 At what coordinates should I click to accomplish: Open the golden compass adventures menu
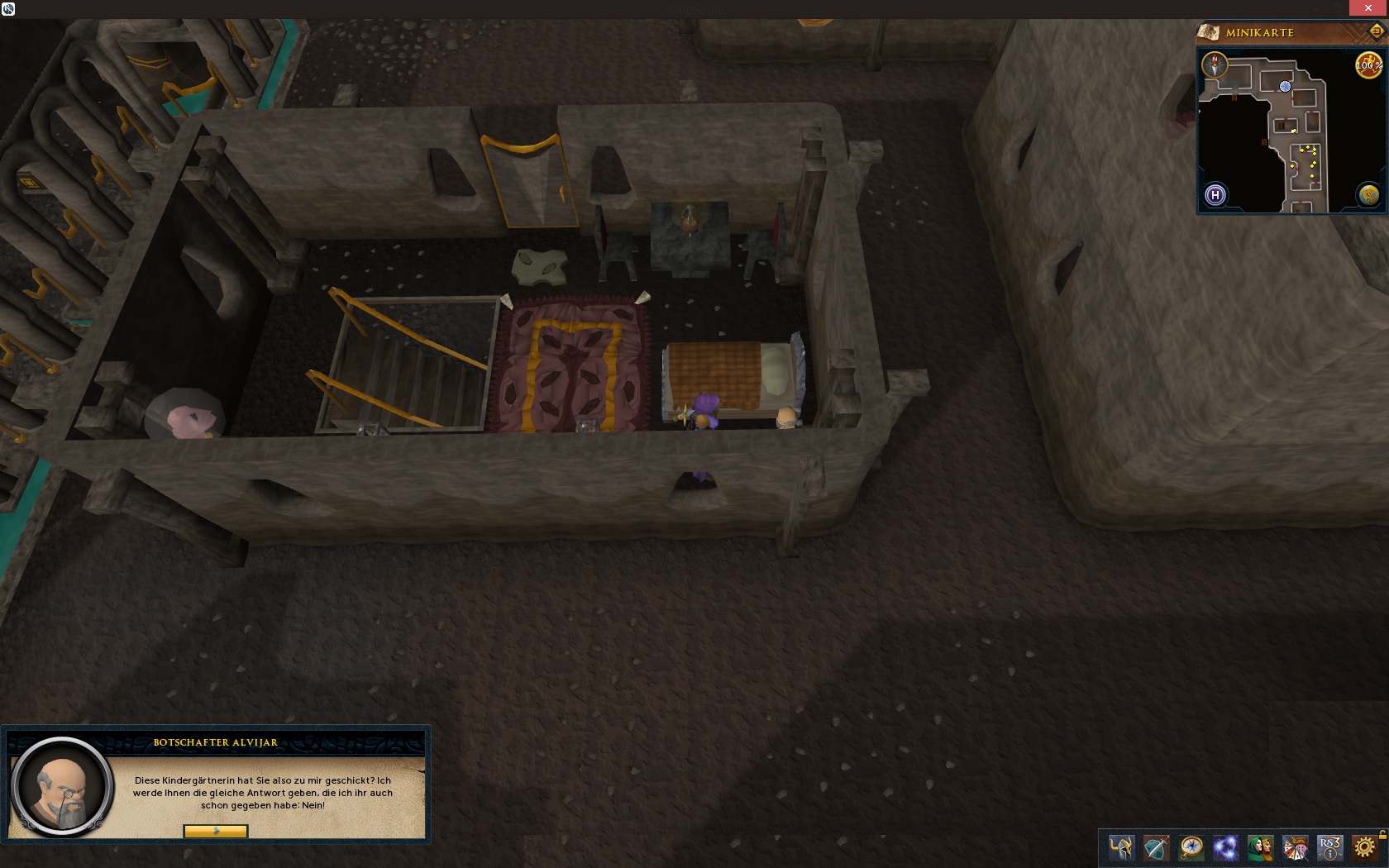pos(1191,848)
